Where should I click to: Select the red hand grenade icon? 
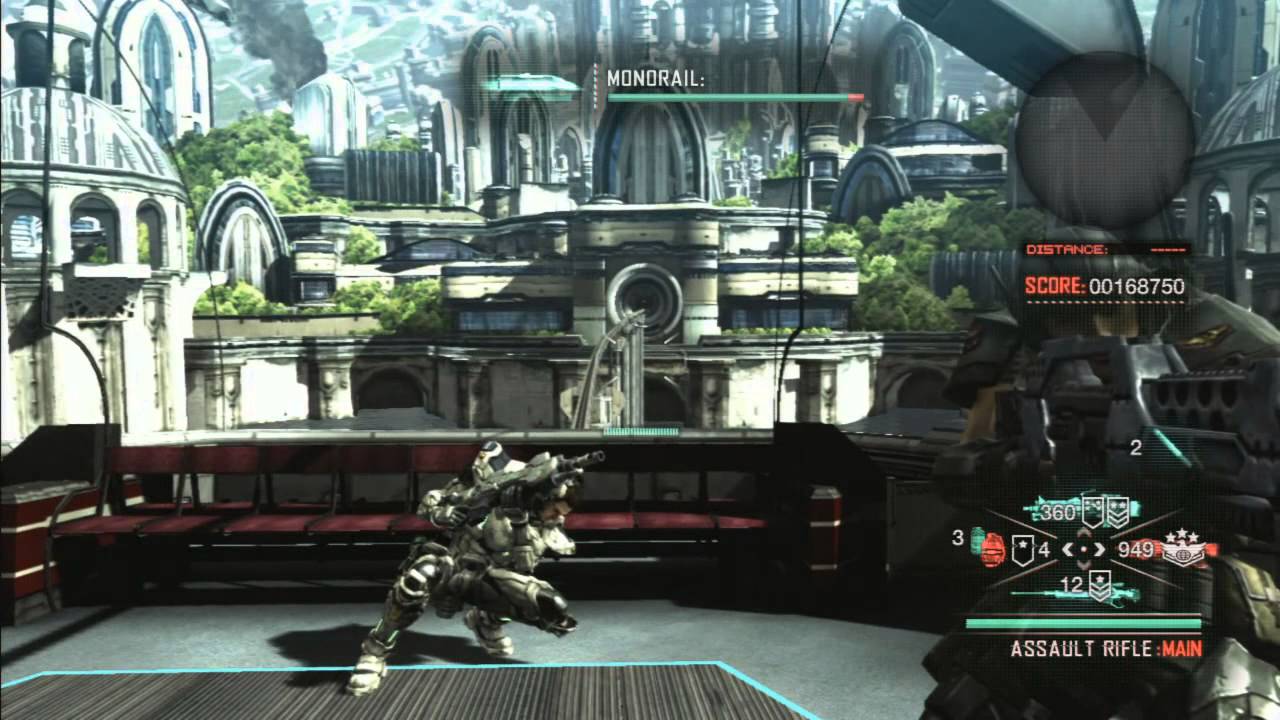[992, 549]
